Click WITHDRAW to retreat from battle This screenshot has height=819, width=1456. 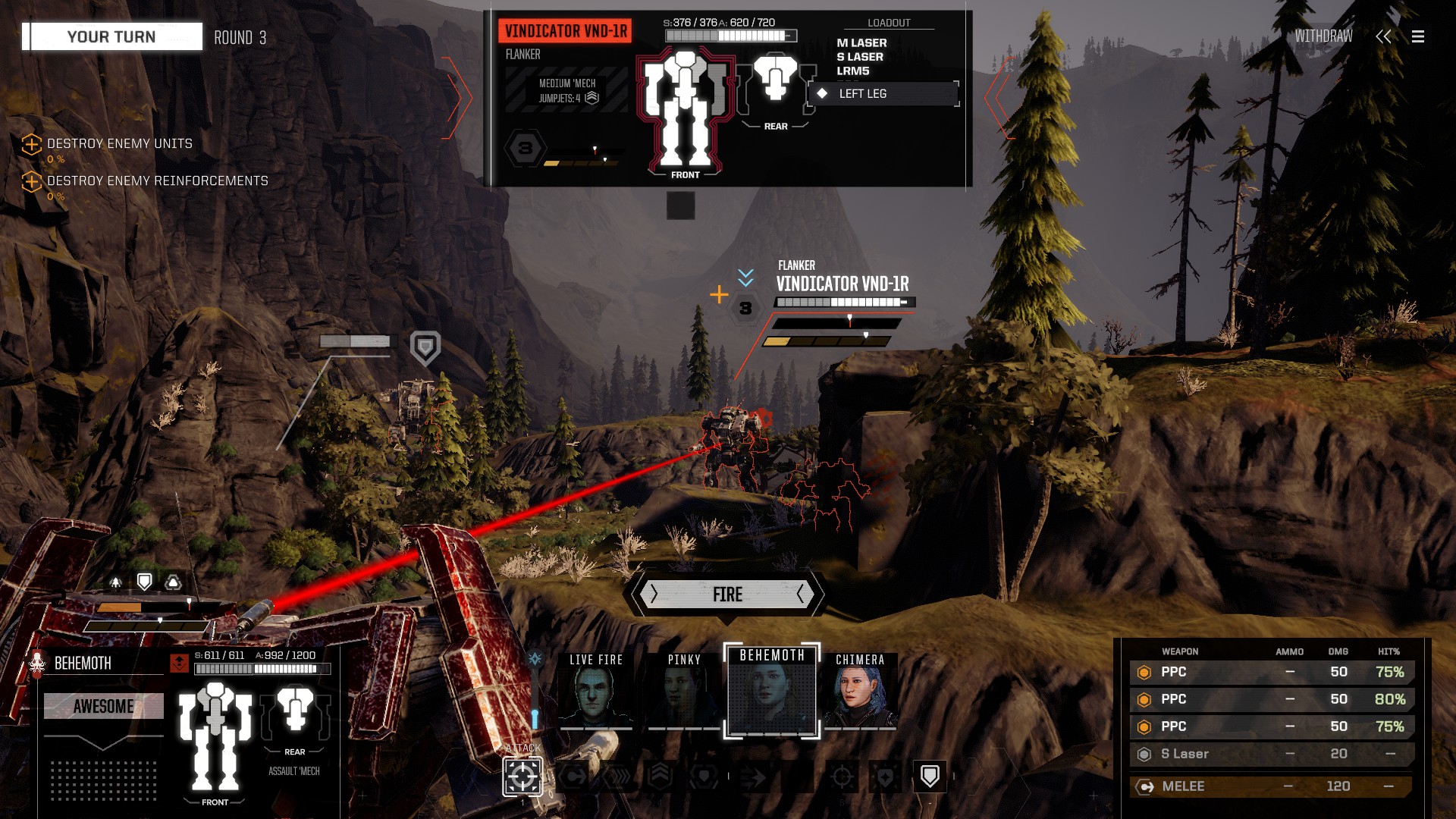pyautogui.click(x=1324, y=34)
